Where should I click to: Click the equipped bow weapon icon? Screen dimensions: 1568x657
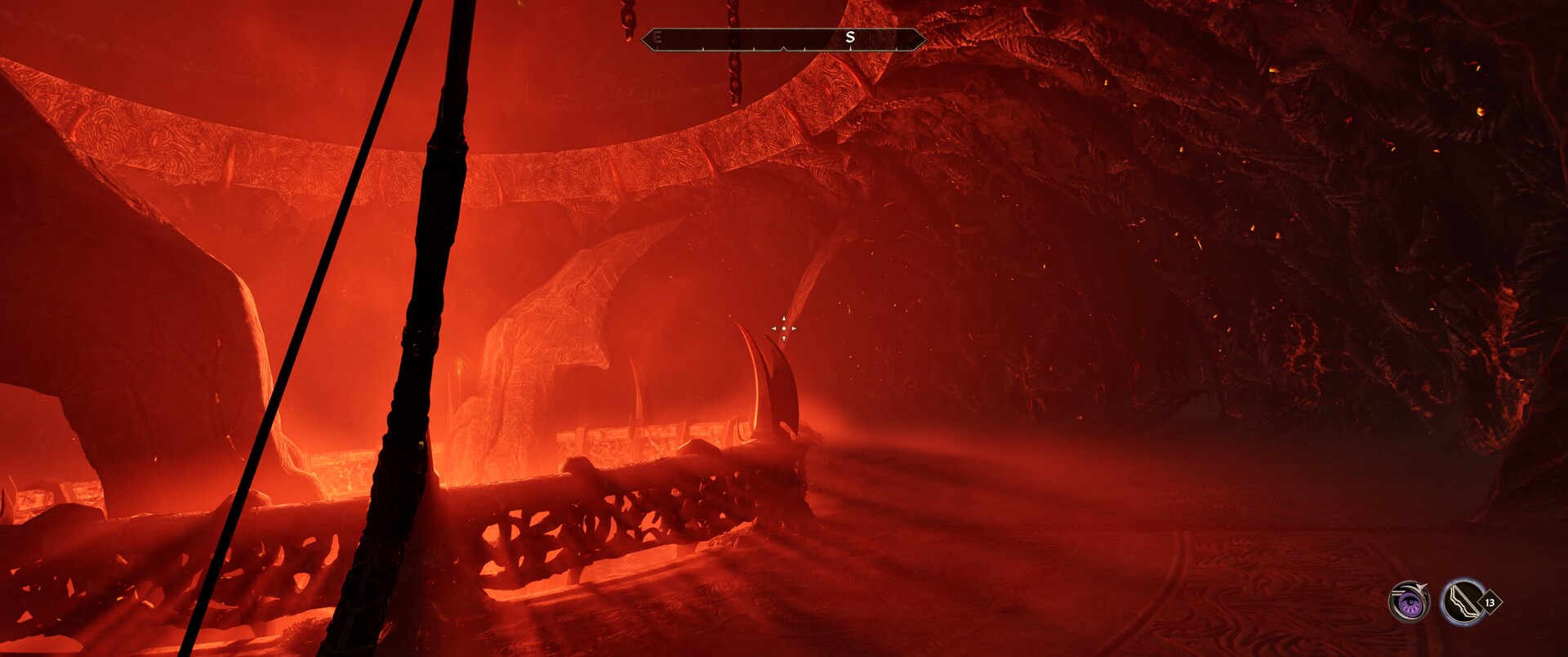1462,603
